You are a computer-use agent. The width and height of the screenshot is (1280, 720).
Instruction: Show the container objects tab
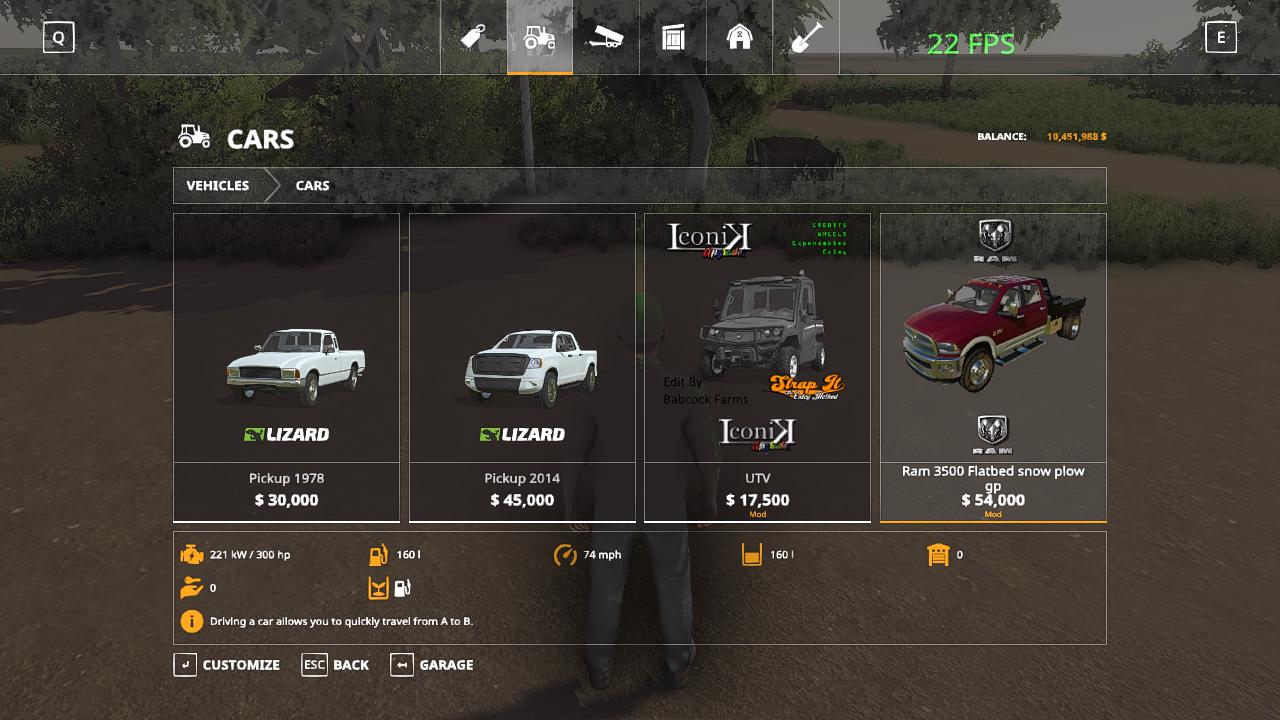click(673, 38)
